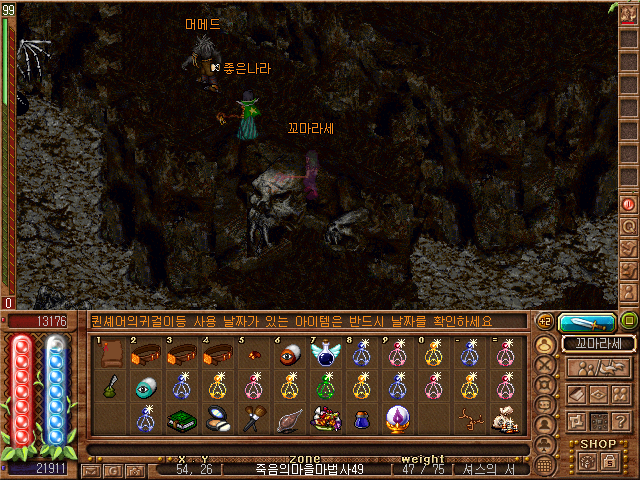This screenshot has width=640, height=480.
Task: Select the scroll in hotbar slot 1
Action: click(x=112, y=355)
